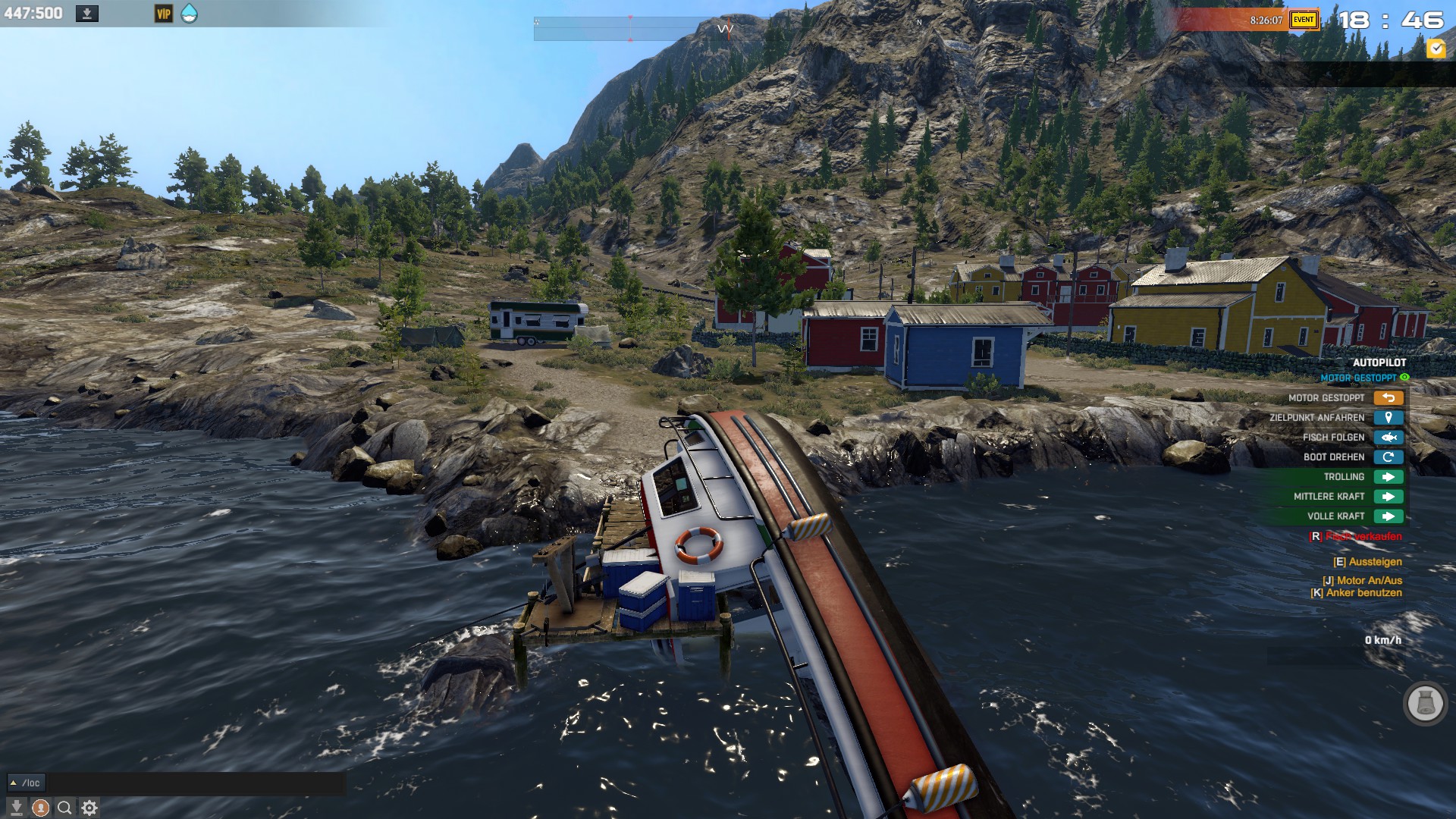Click the round bait bag icon
The height and width of the screenshot is (819, 1456).
click(1425, 704)
